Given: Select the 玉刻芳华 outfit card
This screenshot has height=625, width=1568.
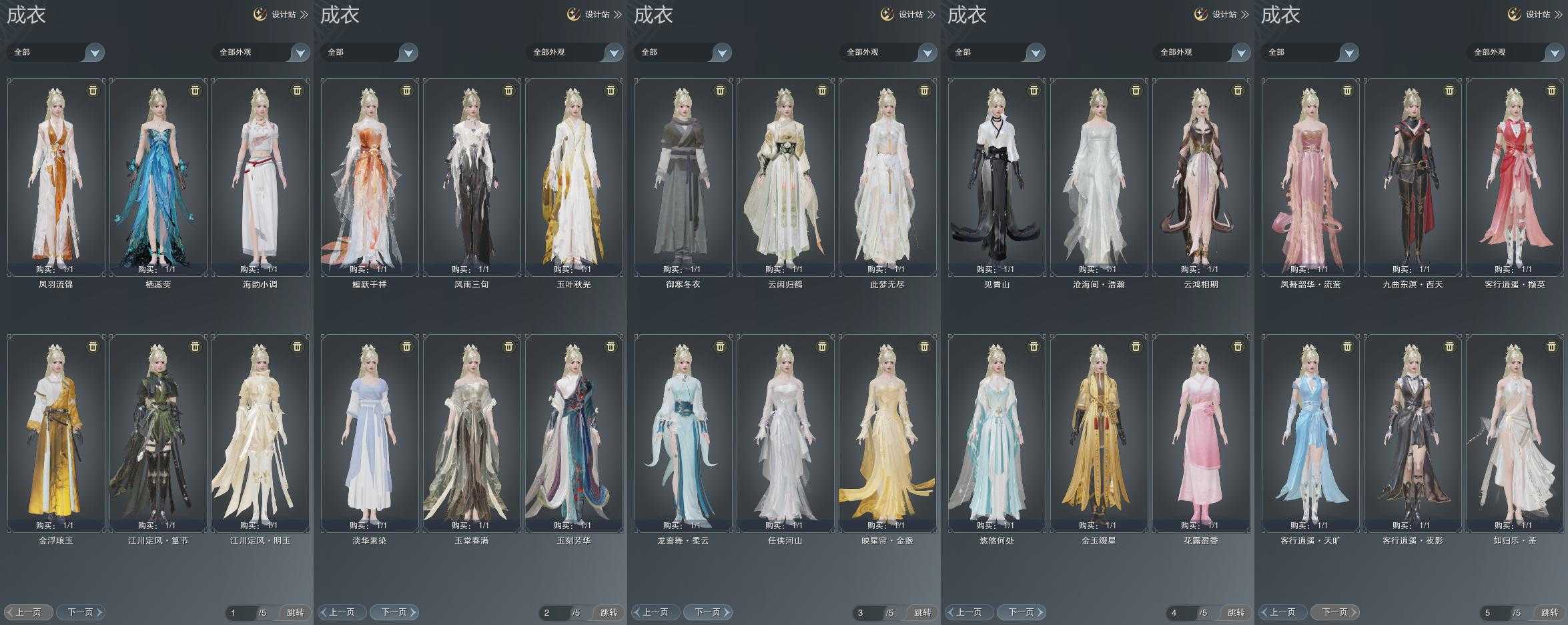Looking at the screenshot, I should 574,433.
